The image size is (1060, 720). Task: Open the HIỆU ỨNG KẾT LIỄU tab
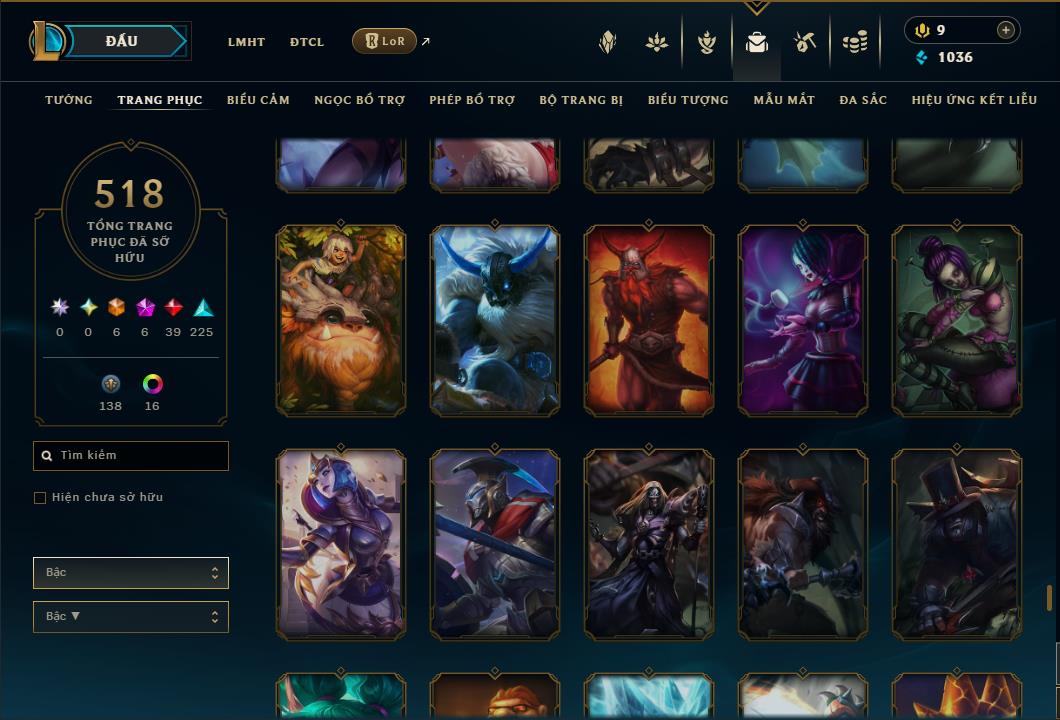(x=974, y=100)
